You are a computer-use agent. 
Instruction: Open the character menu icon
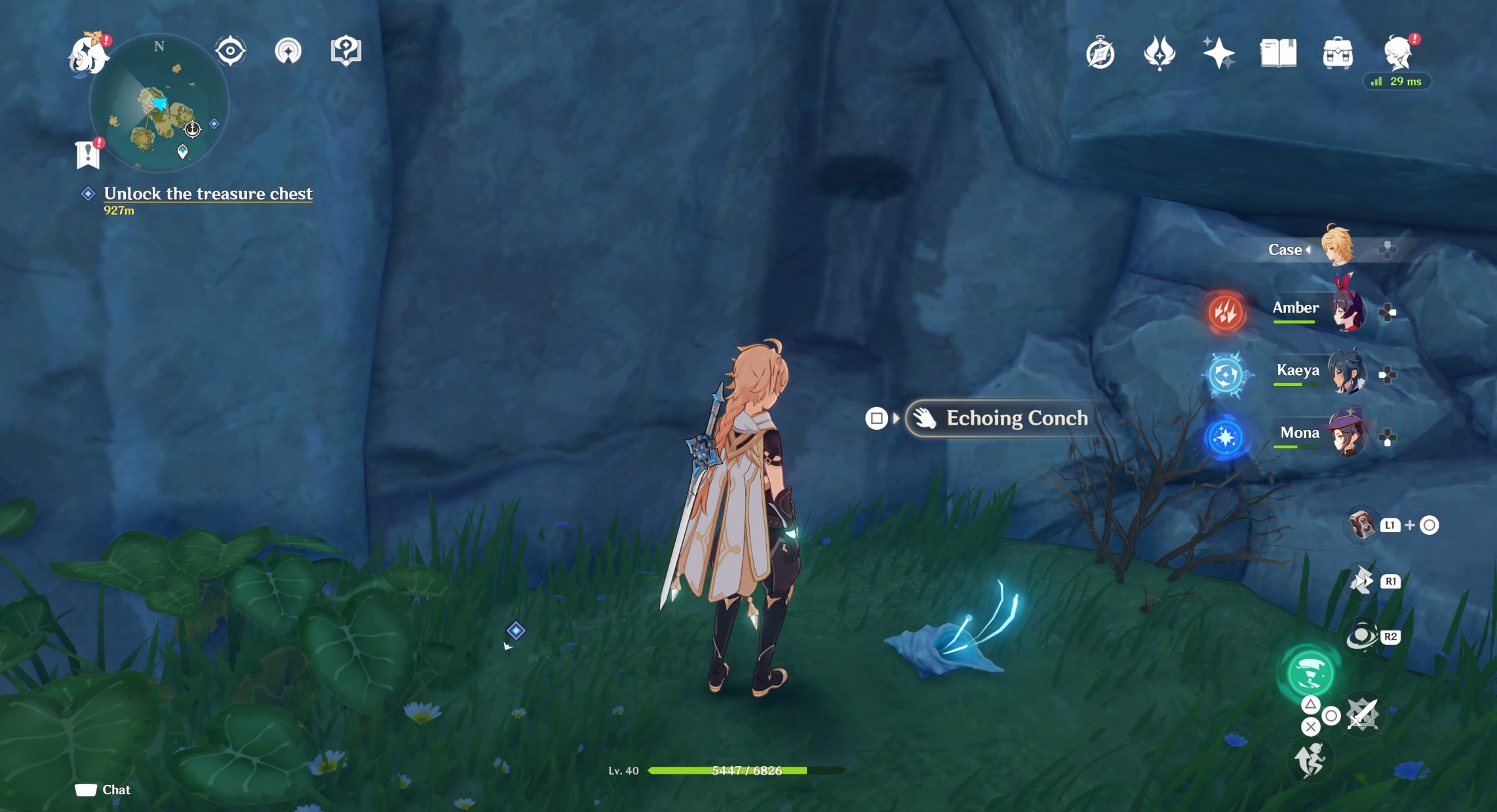1398,52
